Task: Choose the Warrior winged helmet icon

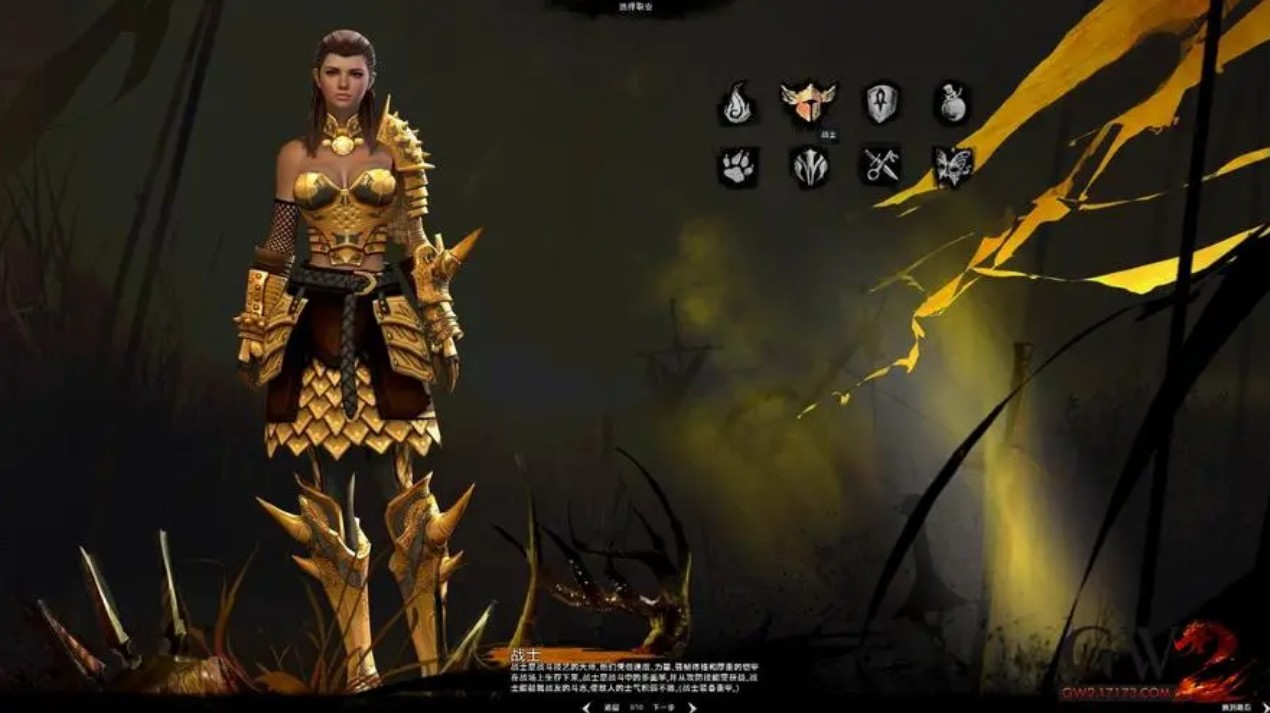Action: tap(808, 102)
